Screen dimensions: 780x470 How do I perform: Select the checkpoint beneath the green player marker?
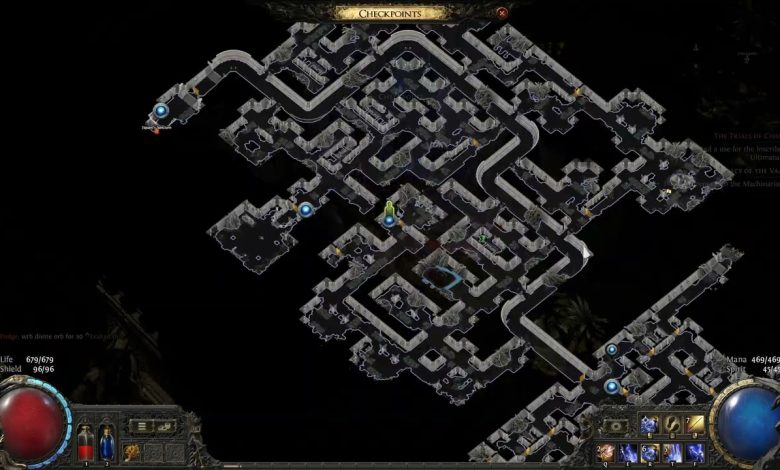389,221
